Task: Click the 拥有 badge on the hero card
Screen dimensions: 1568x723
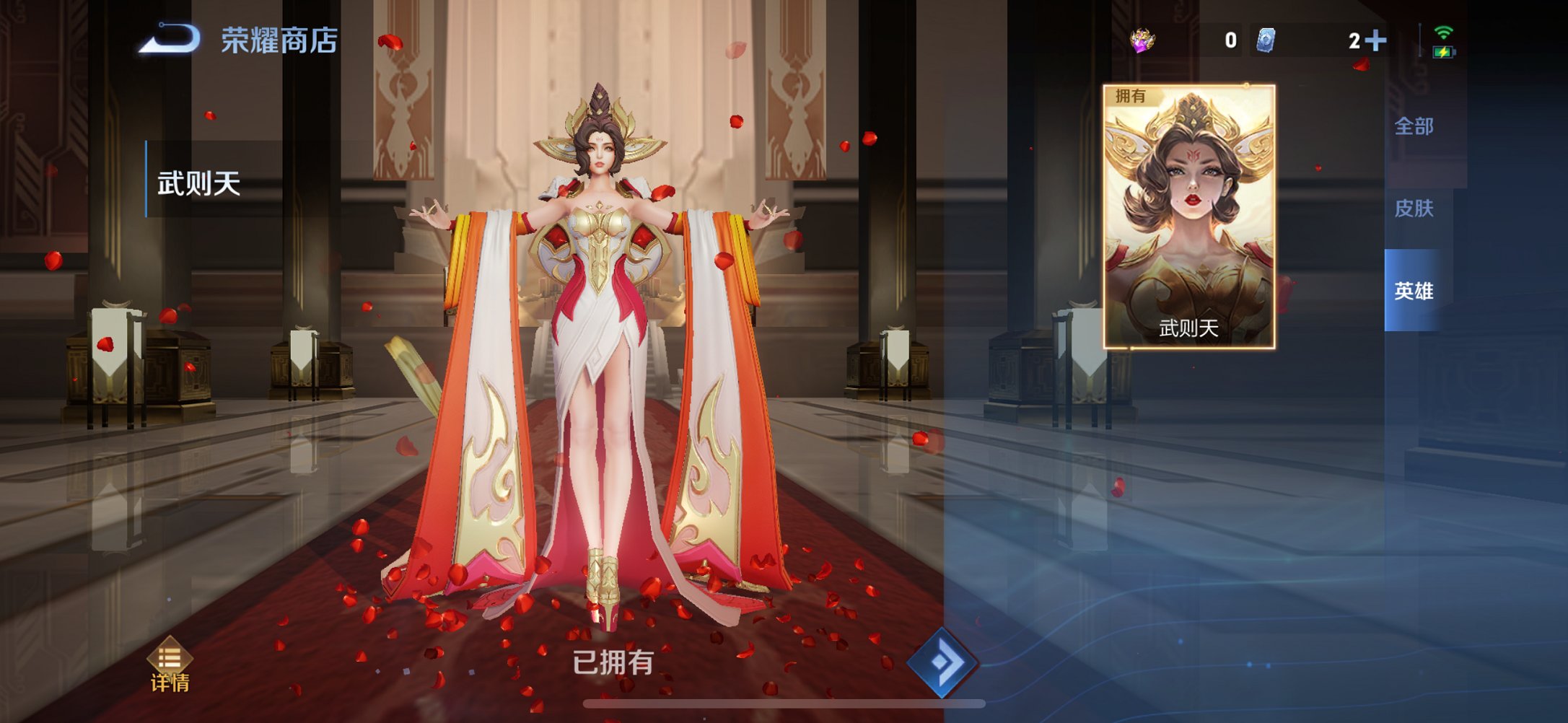Action: point(1129,97)
